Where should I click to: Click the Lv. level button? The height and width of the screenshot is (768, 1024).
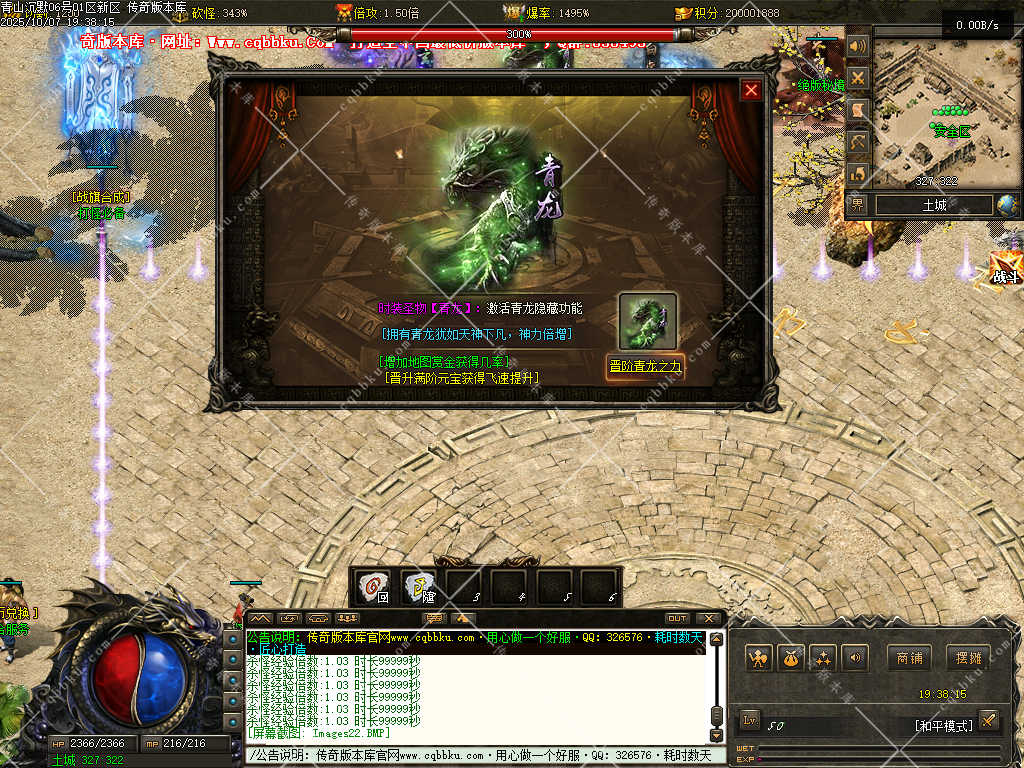point(750,720)
